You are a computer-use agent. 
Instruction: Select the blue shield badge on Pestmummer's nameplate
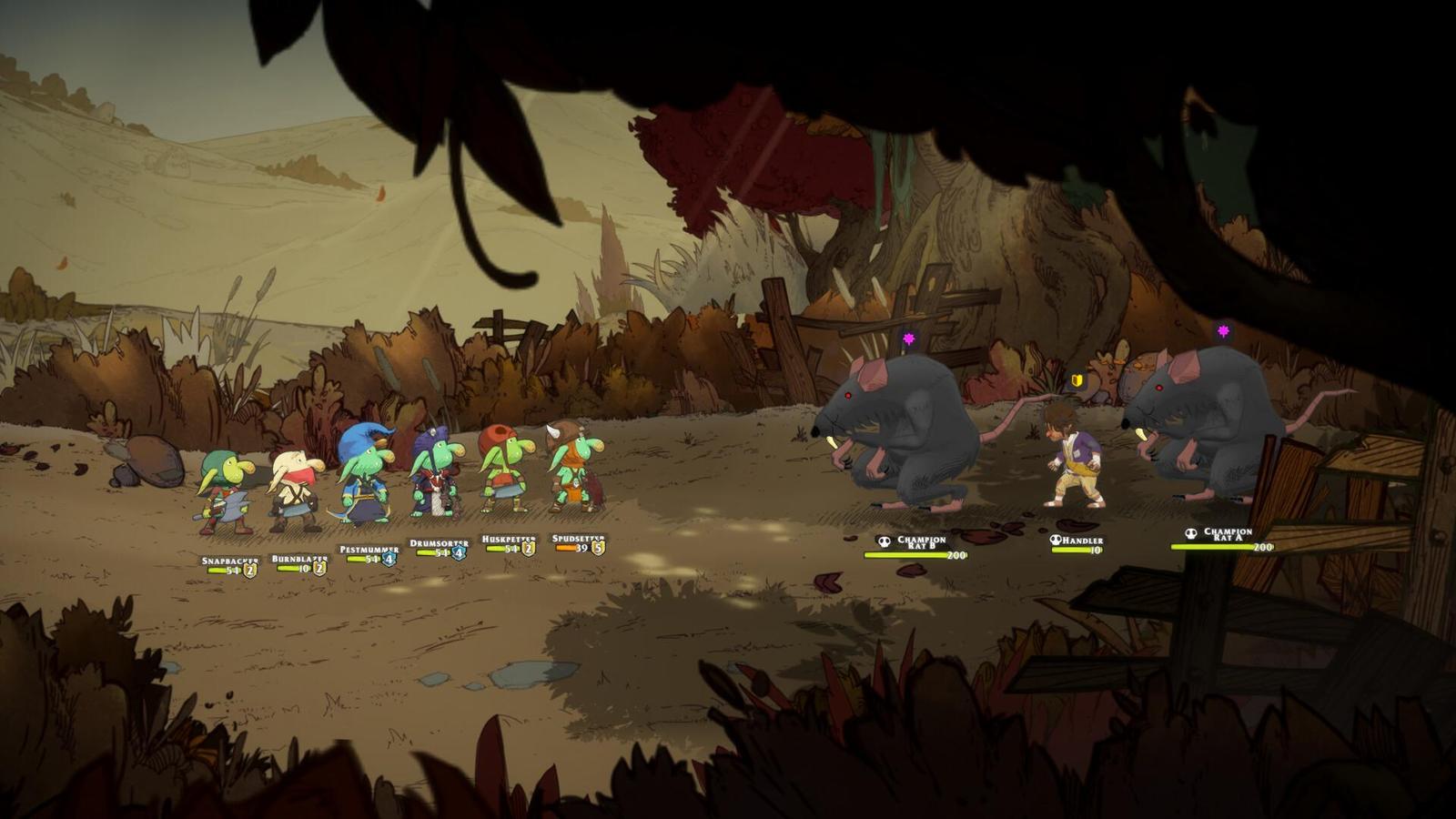click(388, 559)
